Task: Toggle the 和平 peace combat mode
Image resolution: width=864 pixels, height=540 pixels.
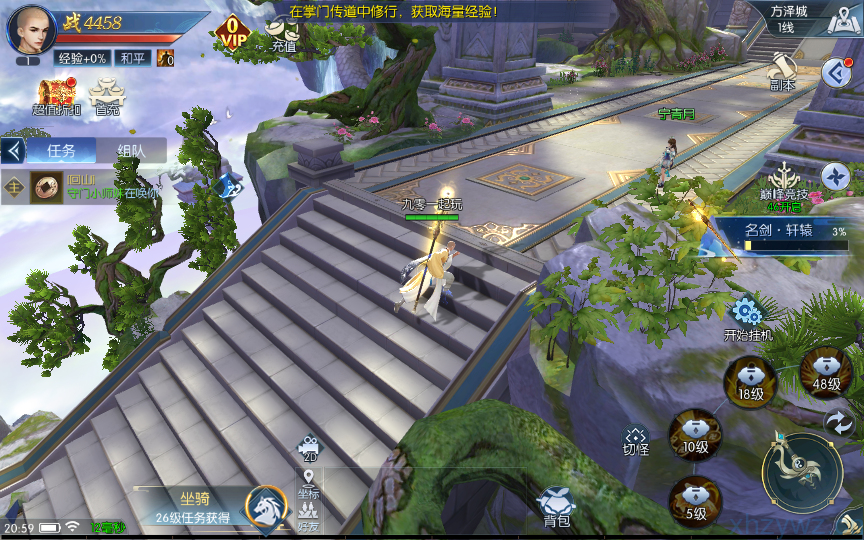Action: tap(132, 59)
